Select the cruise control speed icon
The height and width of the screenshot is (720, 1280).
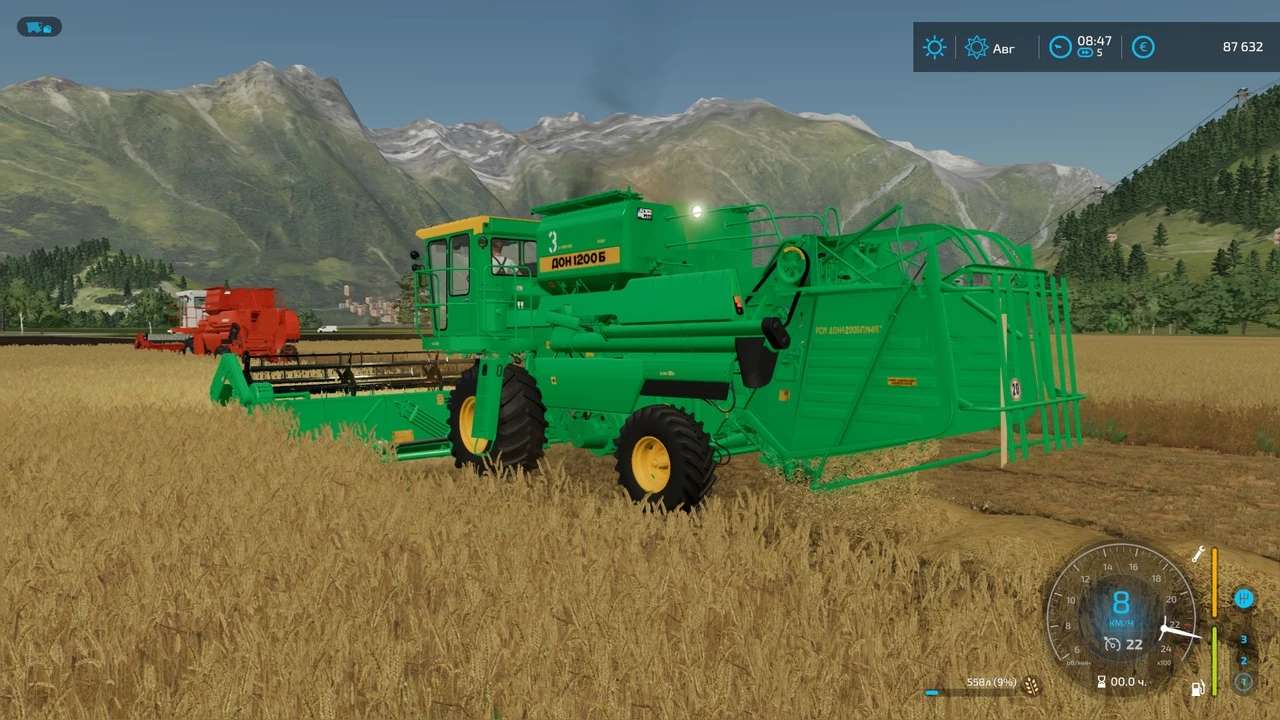click(x=1112, y=644)
